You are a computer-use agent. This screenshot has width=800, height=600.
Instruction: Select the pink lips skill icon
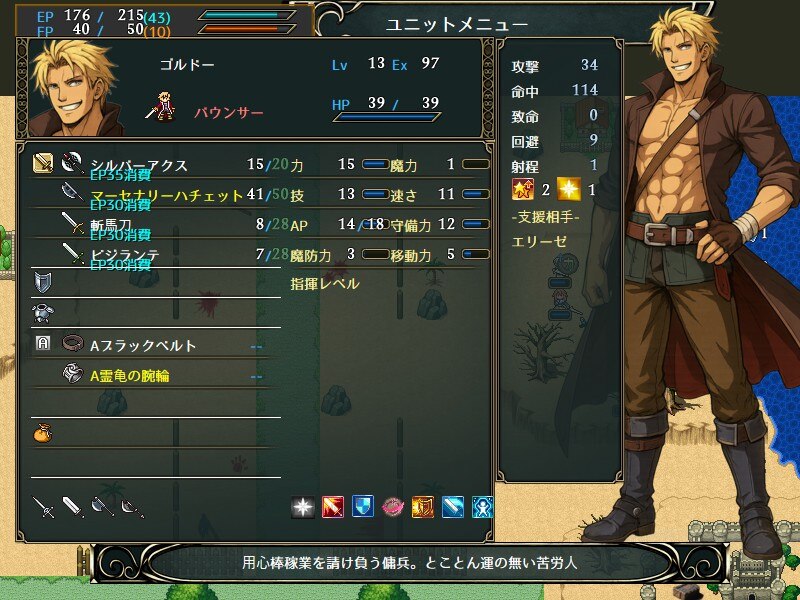point(393,507)
